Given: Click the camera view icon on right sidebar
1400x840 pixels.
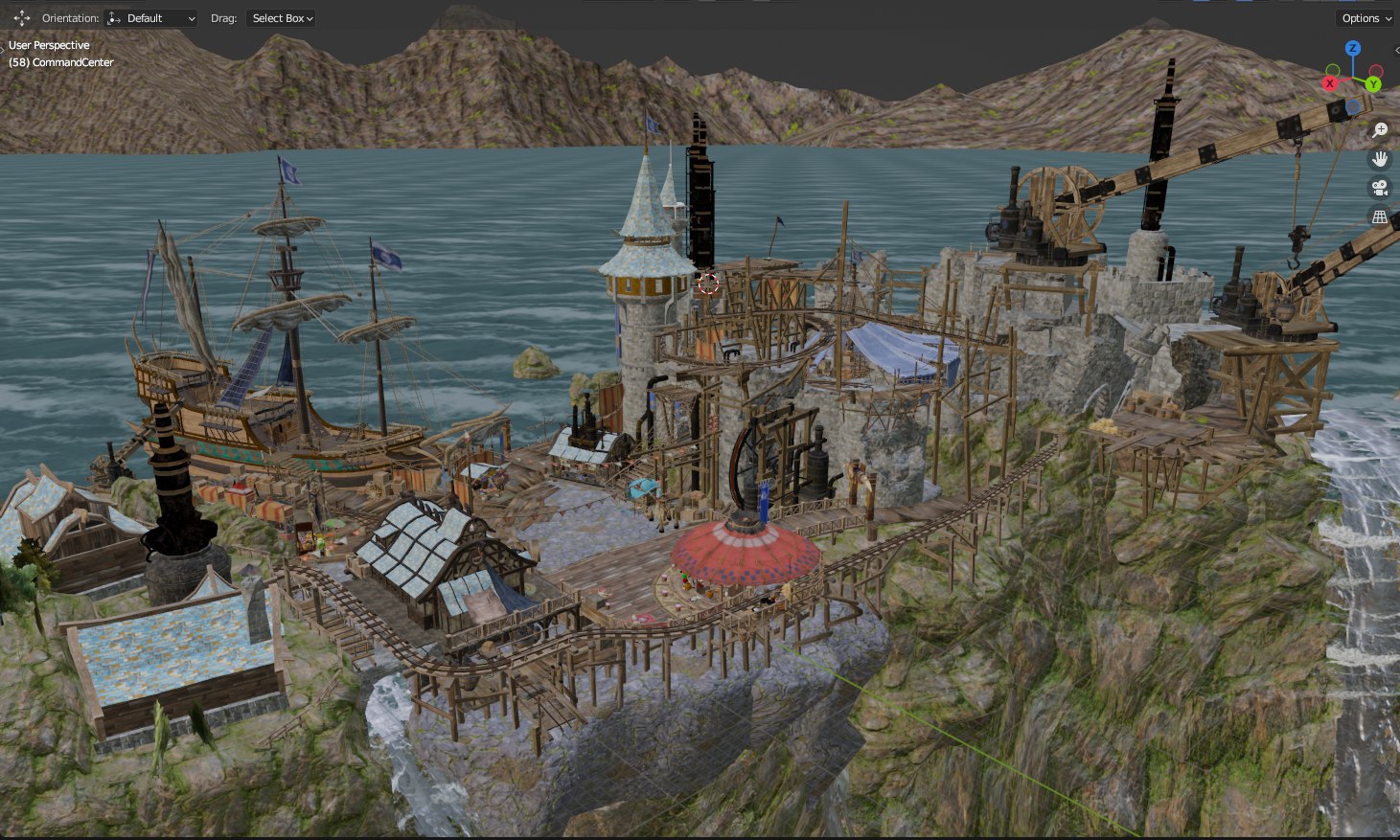Looking at the screenshot, I should (x=1380, y=188).
